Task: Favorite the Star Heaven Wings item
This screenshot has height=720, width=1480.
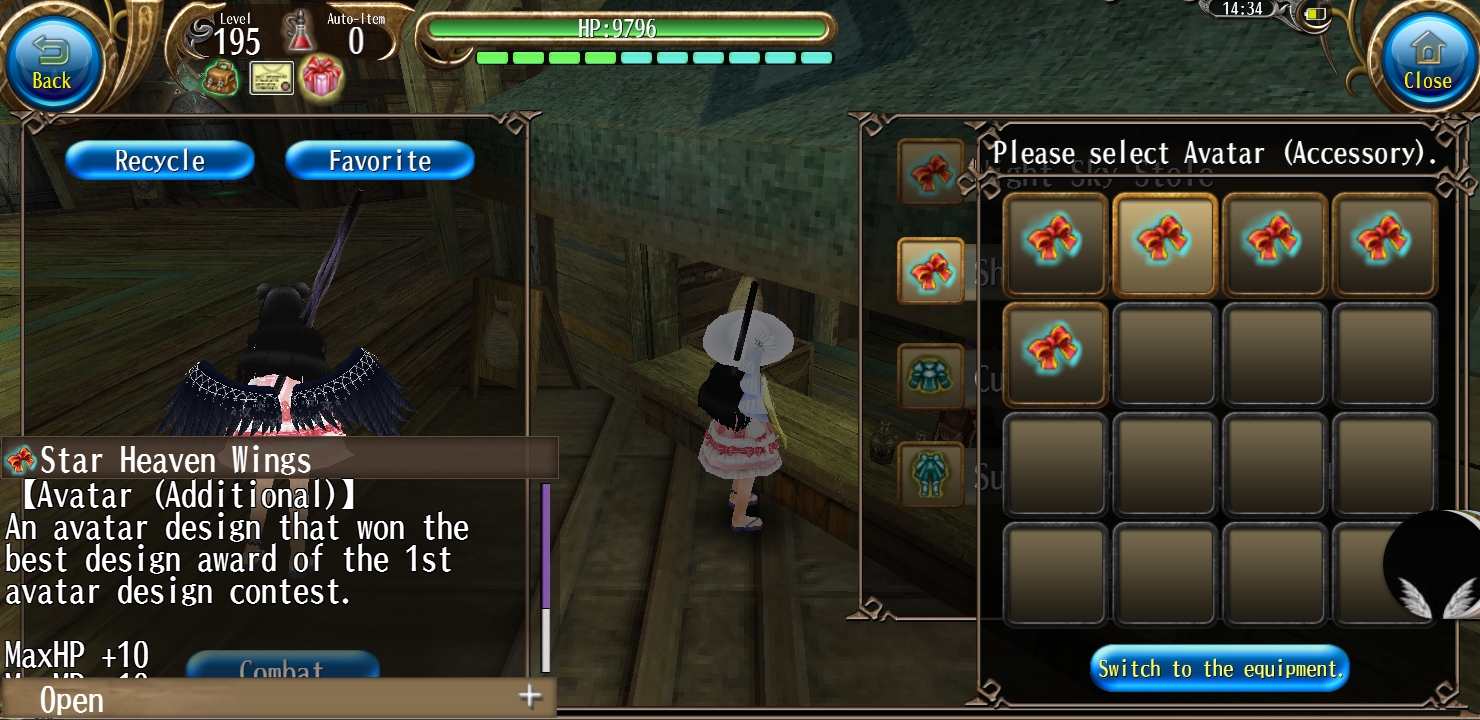Action: pos(379,160)
